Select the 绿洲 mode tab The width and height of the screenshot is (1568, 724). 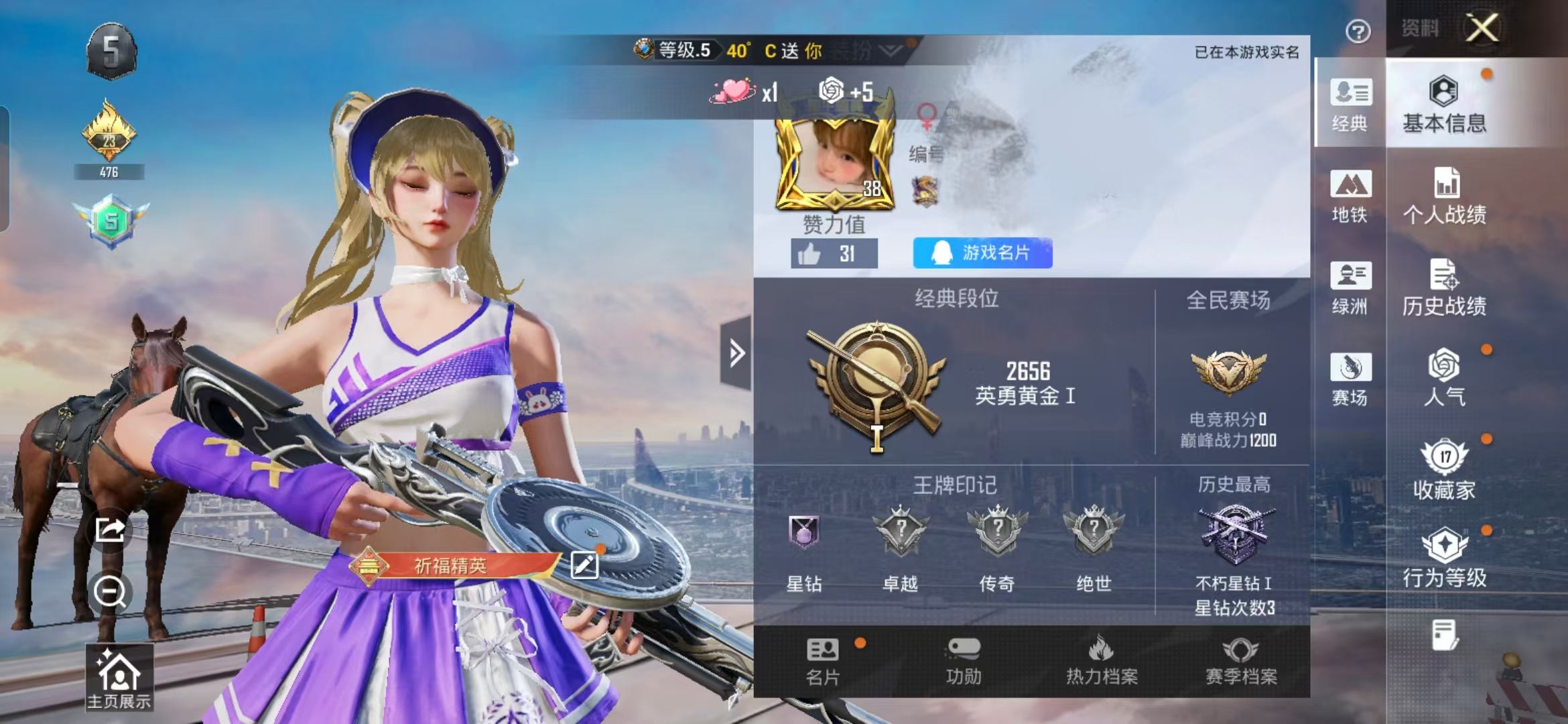click(x=1350, y=288)
